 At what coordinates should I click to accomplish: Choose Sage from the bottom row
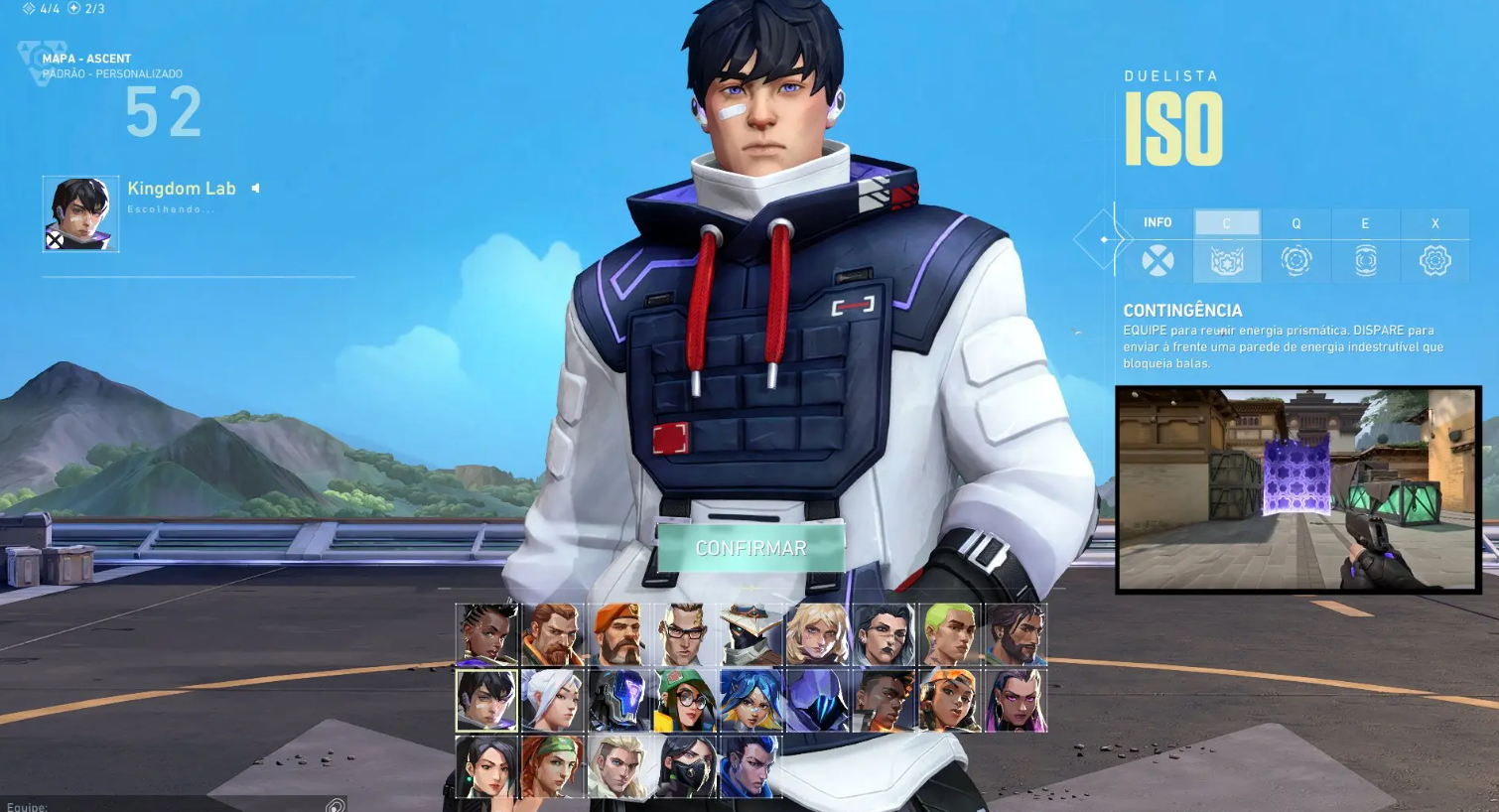(x=486, y=767)
